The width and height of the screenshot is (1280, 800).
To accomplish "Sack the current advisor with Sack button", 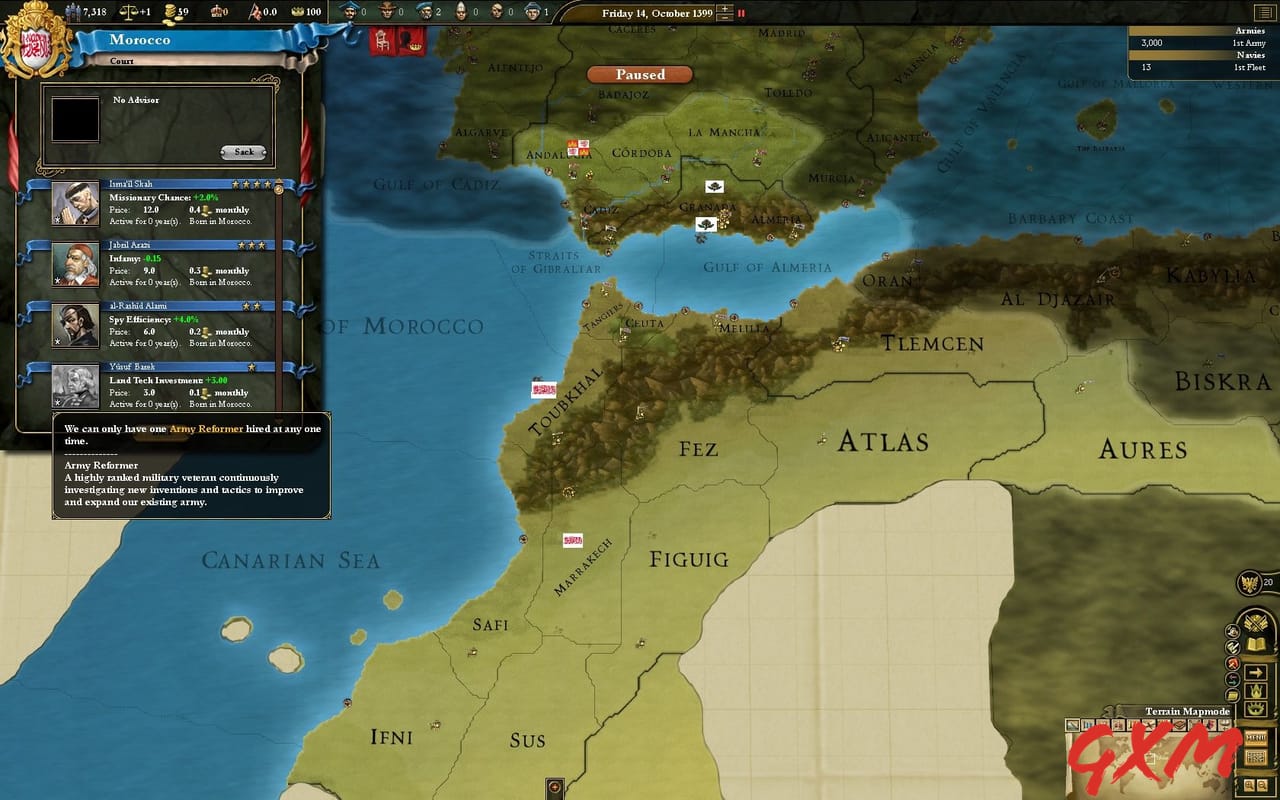I will click(243, 153).
